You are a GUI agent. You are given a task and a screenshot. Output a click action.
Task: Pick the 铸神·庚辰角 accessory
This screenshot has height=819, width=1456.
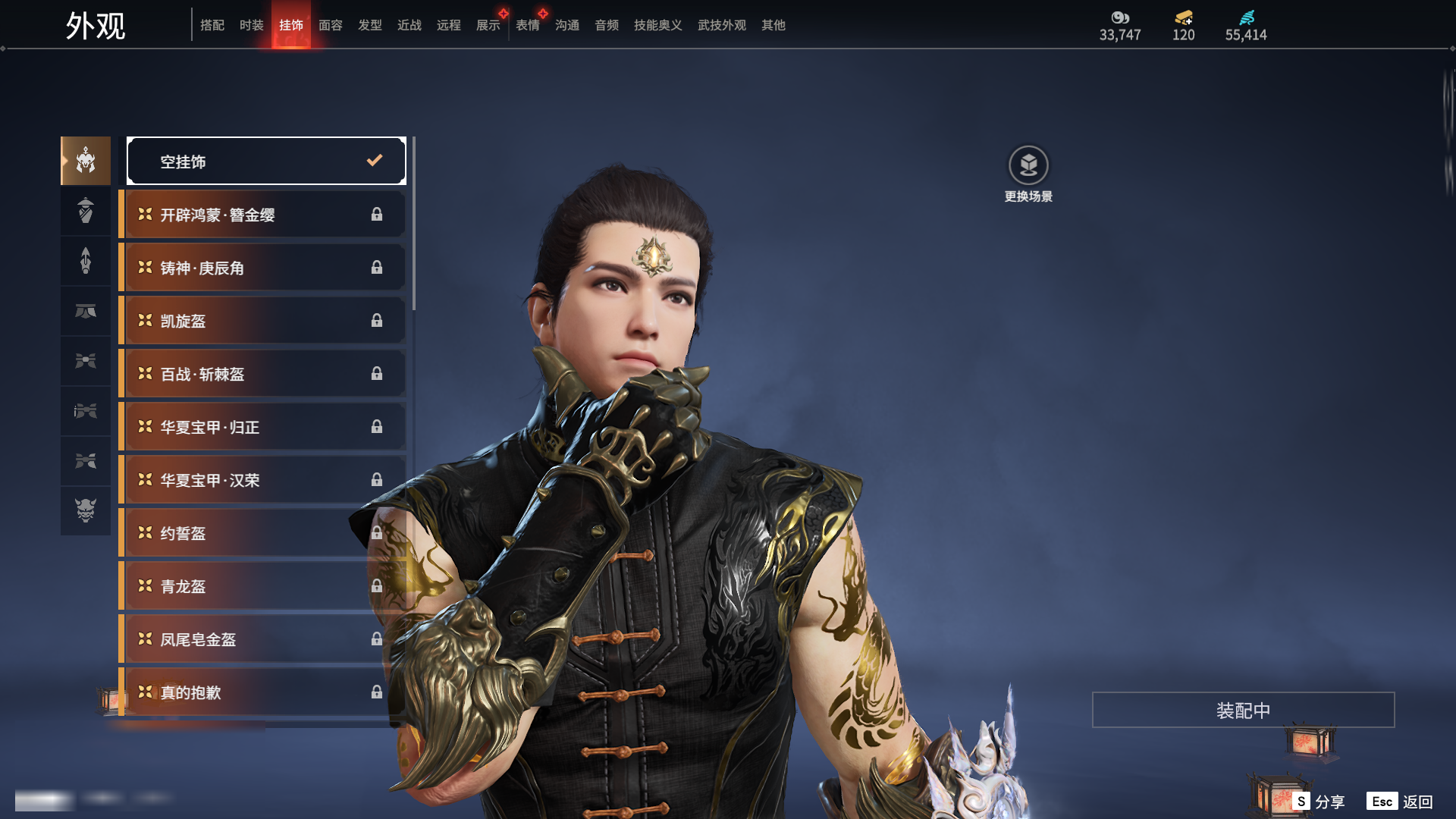point(262,268)
